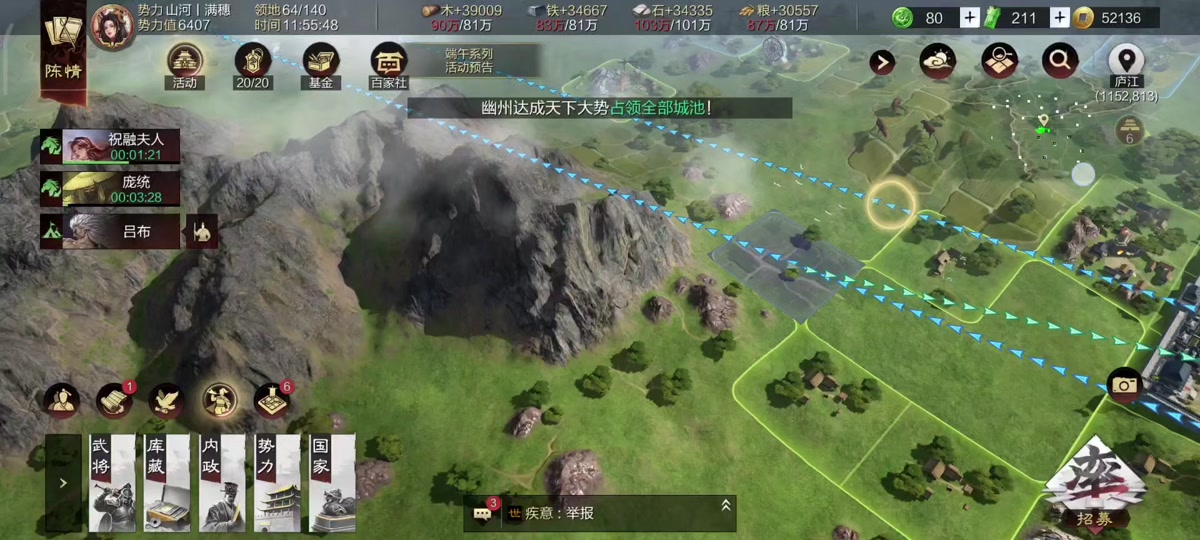This screenshot has width=1200, height=540.
Task: Open the 百家社 icon
Action: [389, 62]
